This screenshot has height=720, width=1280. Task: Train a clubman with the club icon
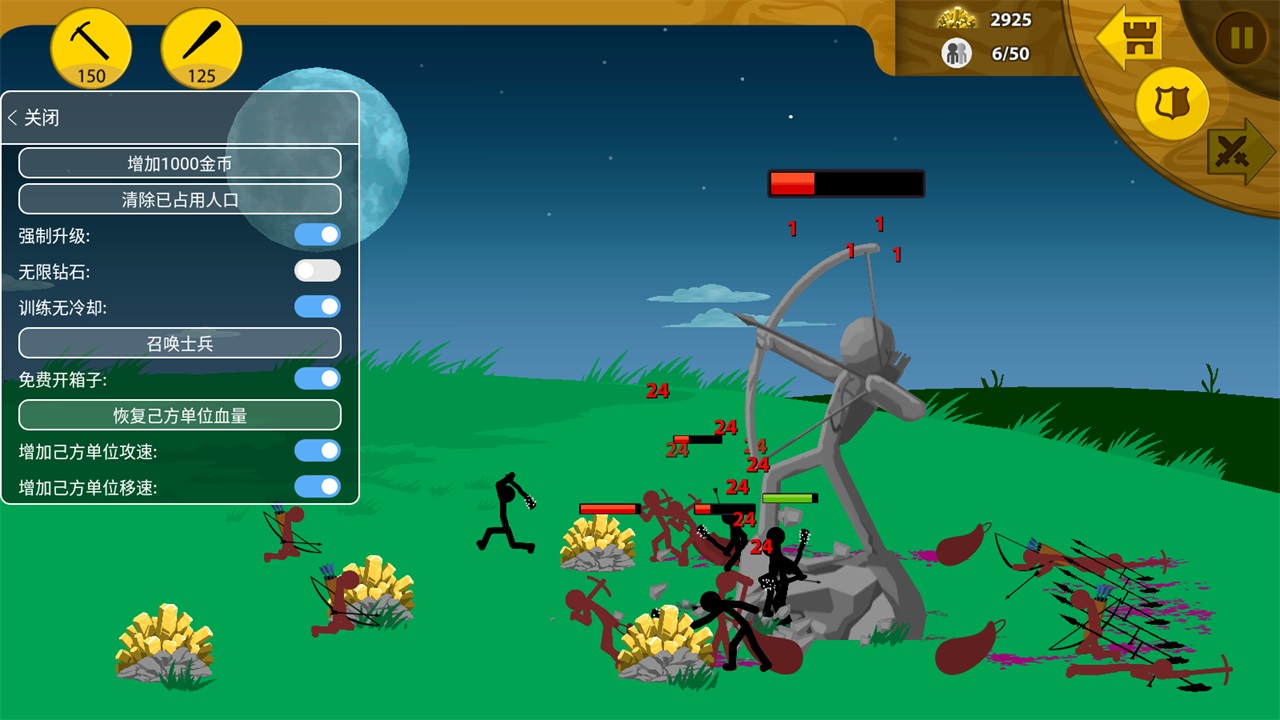201,47
